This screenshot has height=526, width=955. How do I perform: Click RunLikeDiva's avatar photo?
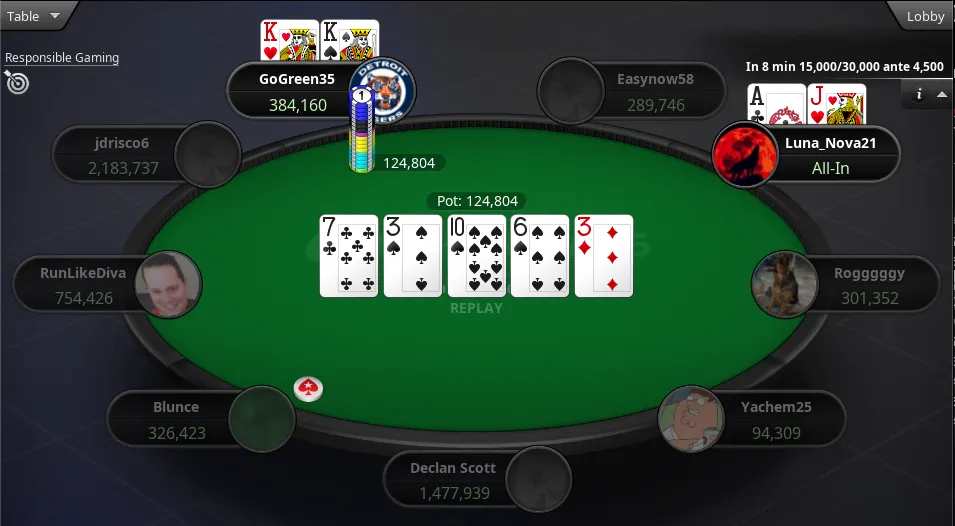[168, 284]
